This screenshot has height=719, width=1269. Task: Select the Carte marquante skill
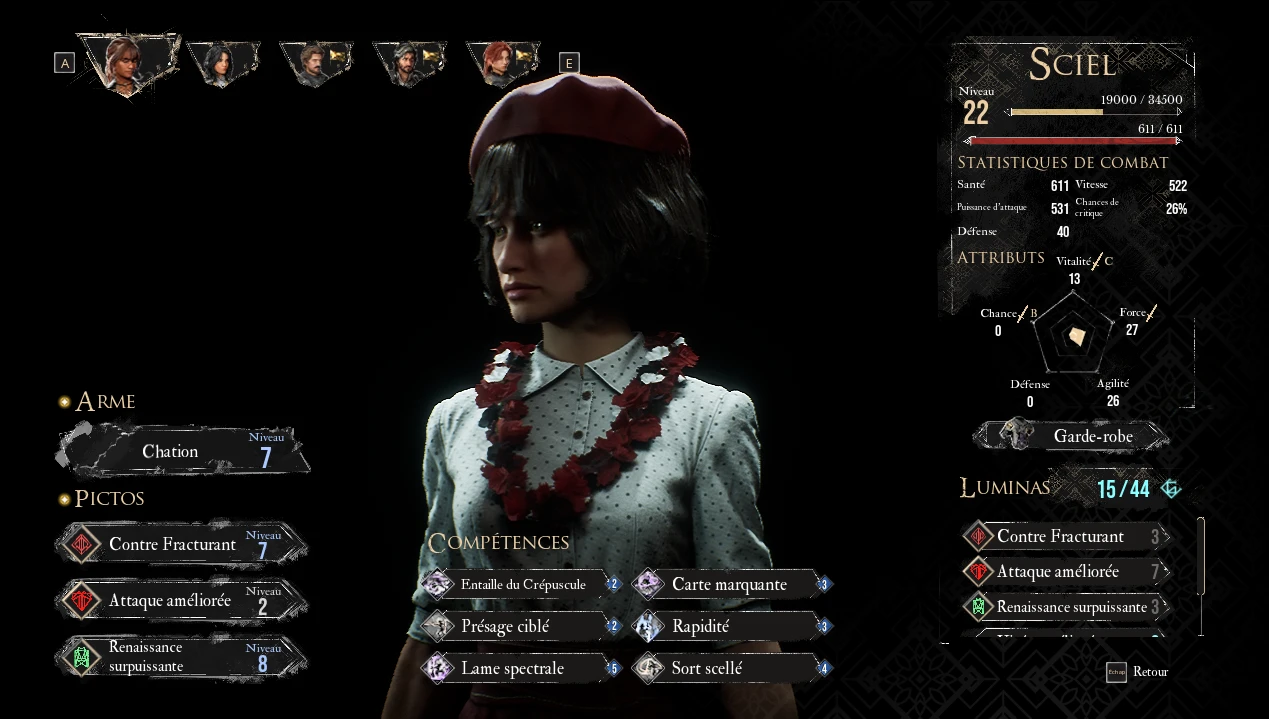coord(731,585)
